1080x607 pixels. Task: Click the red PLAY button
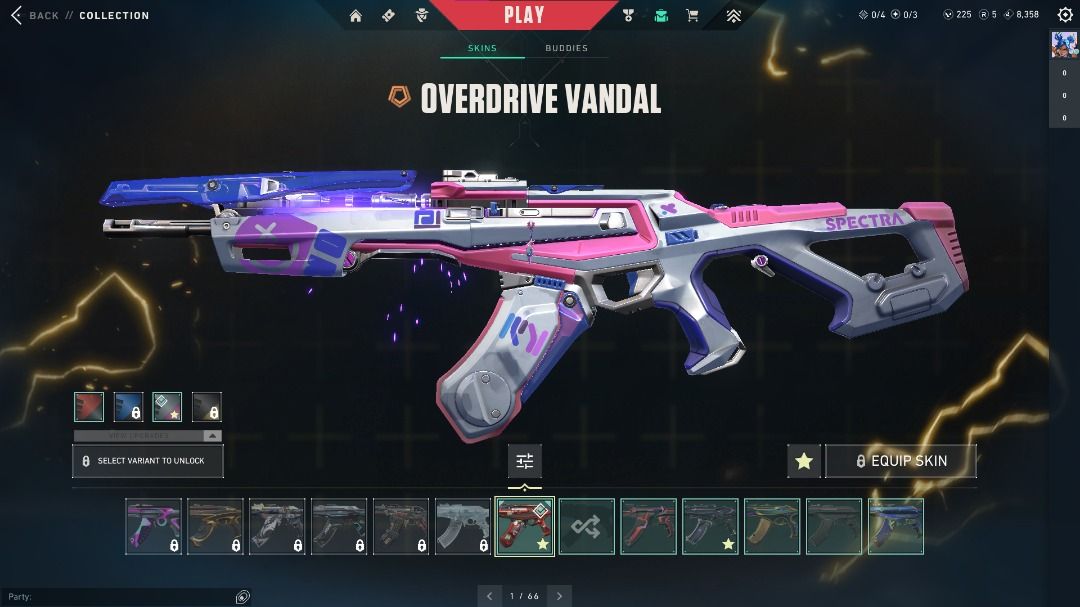(x=524, y=15)
